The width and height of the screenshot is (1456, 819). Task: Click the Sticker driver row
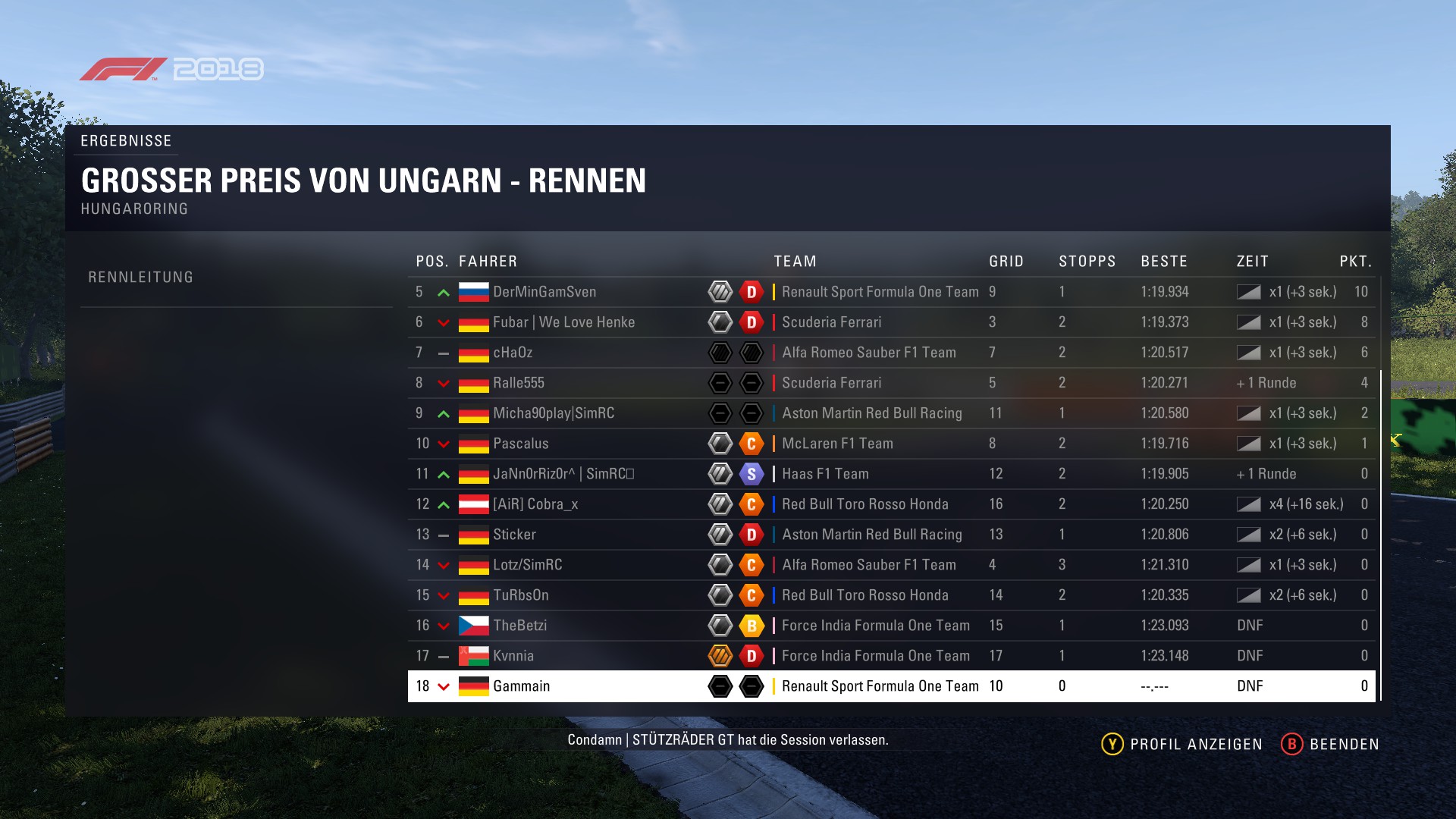point(514,535)
